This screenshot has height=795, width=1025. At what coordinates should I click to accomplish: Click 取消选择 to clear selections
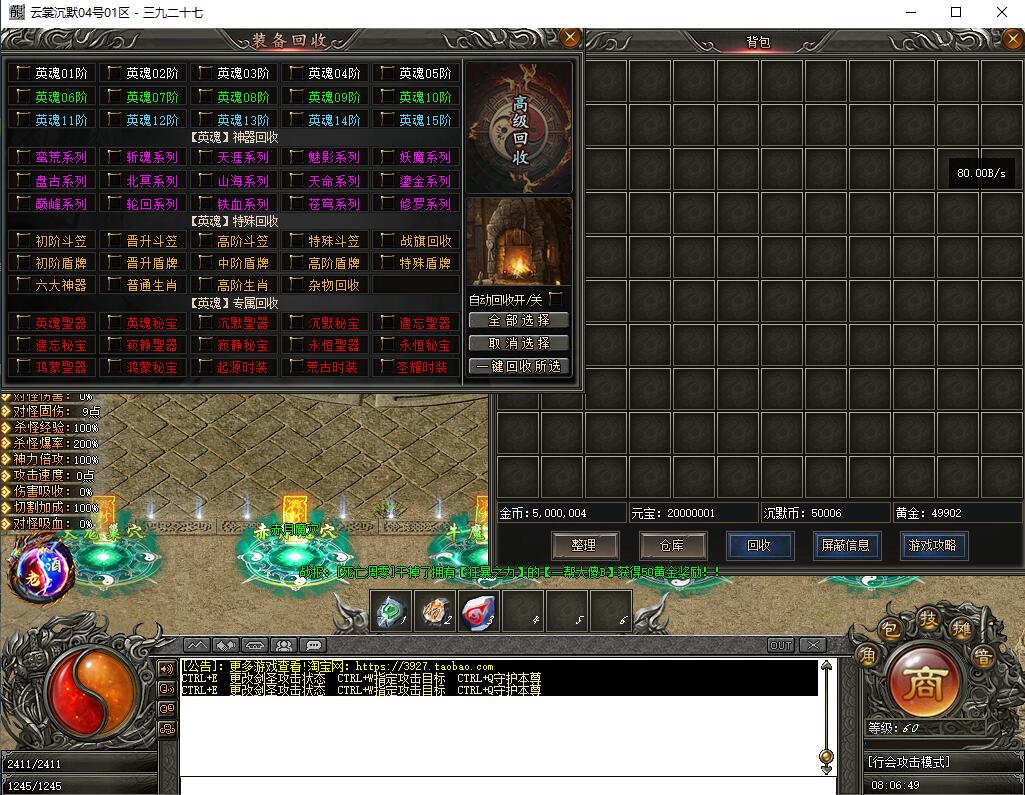coord(518,343)
